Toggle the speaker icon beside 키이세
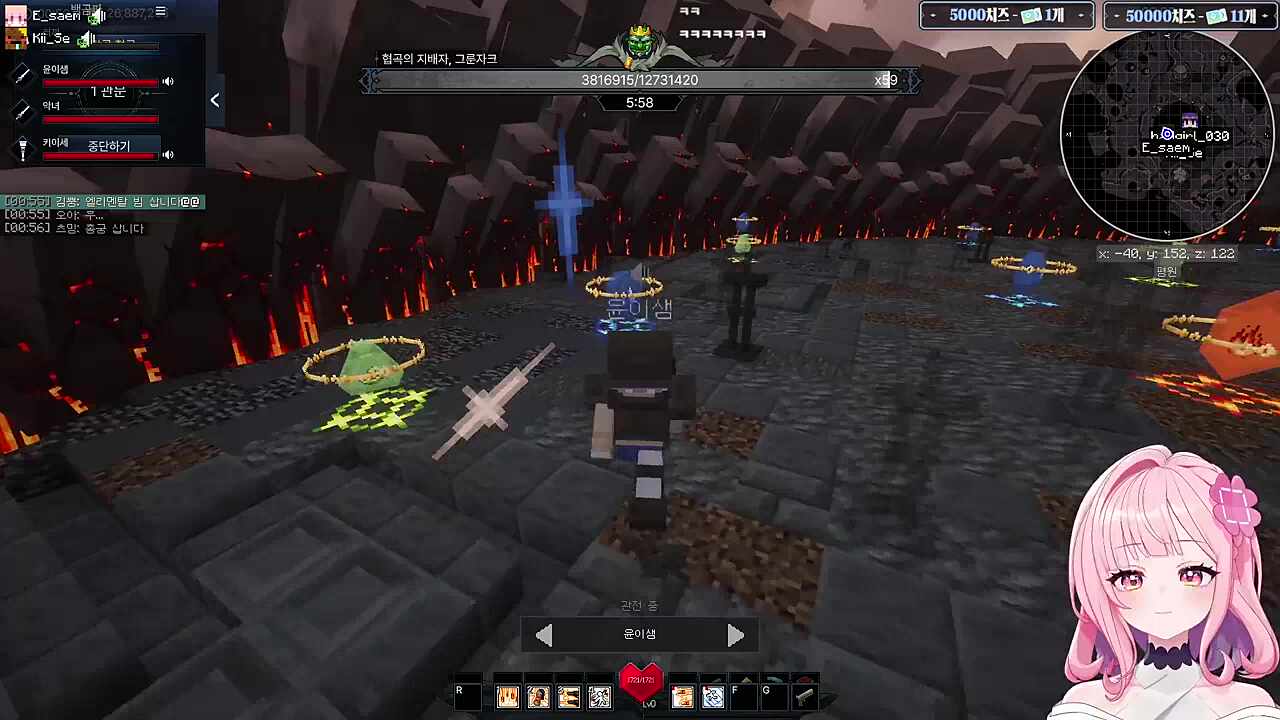Image resolution: width=1280 pixels, height=720 pixels. click(168, 155)
